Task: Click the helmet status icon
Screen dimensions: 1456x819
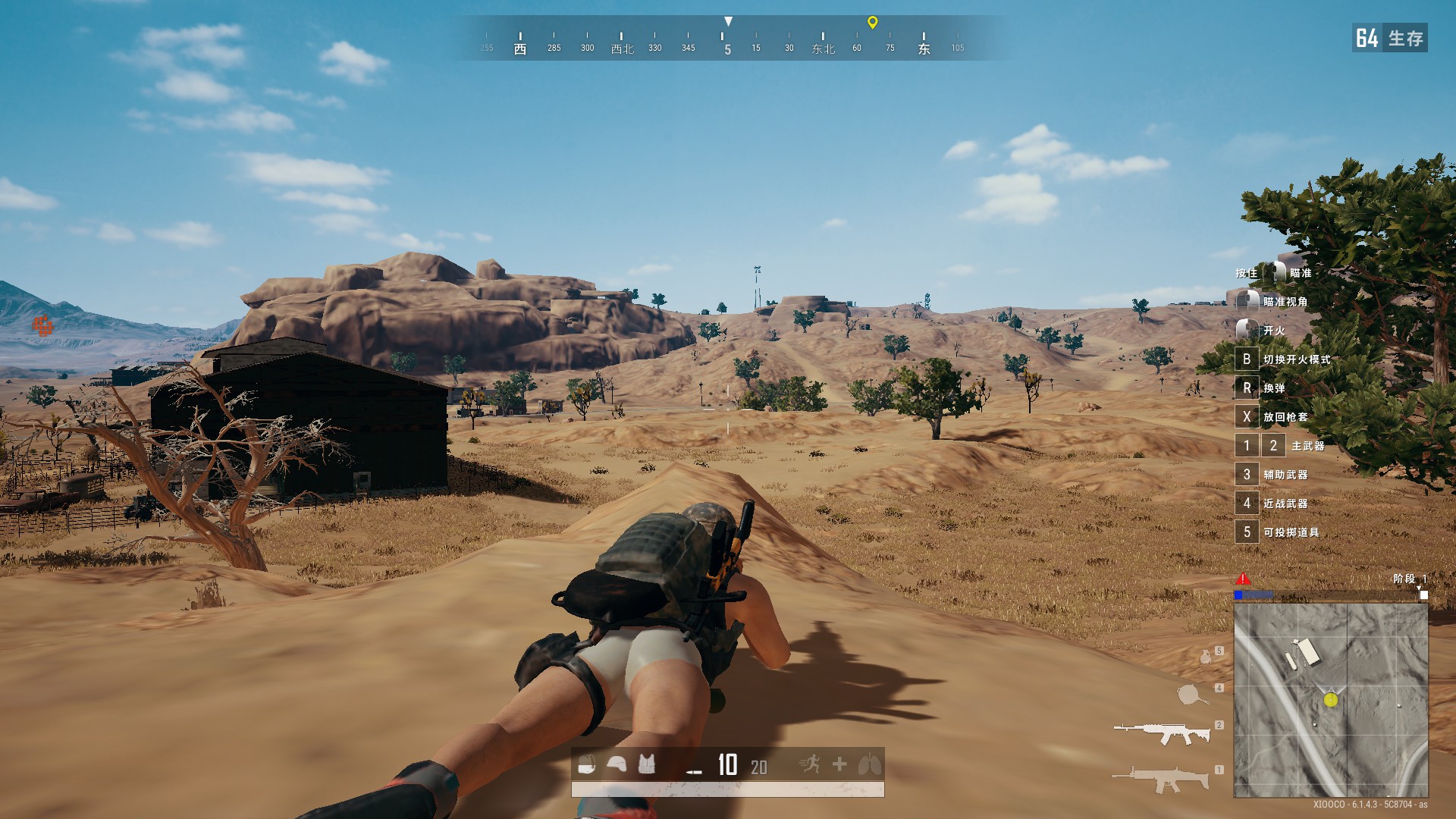Action: pos(617,765)
